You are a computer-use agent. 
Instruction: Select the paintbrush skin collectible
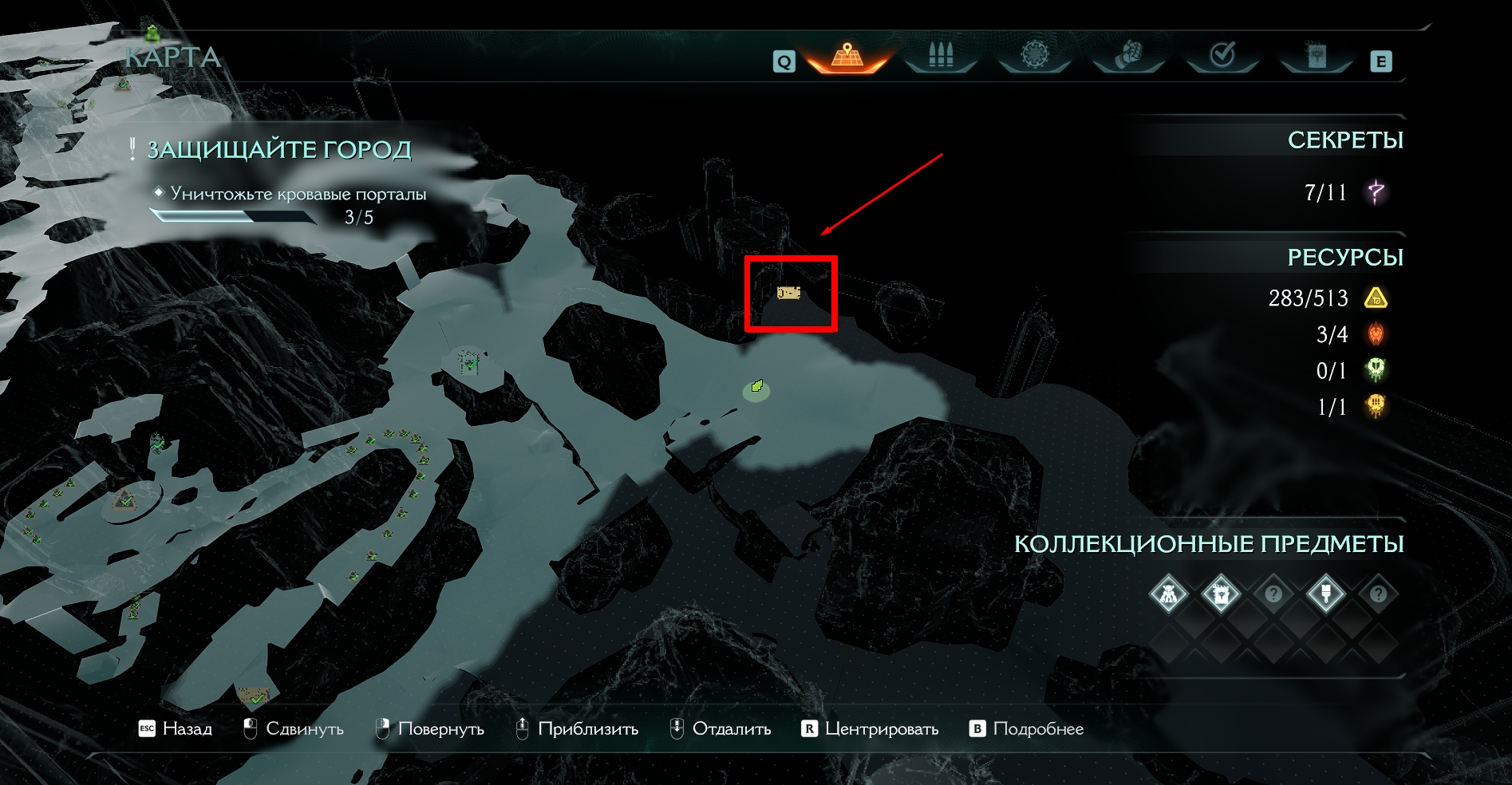click(1325, 594)
